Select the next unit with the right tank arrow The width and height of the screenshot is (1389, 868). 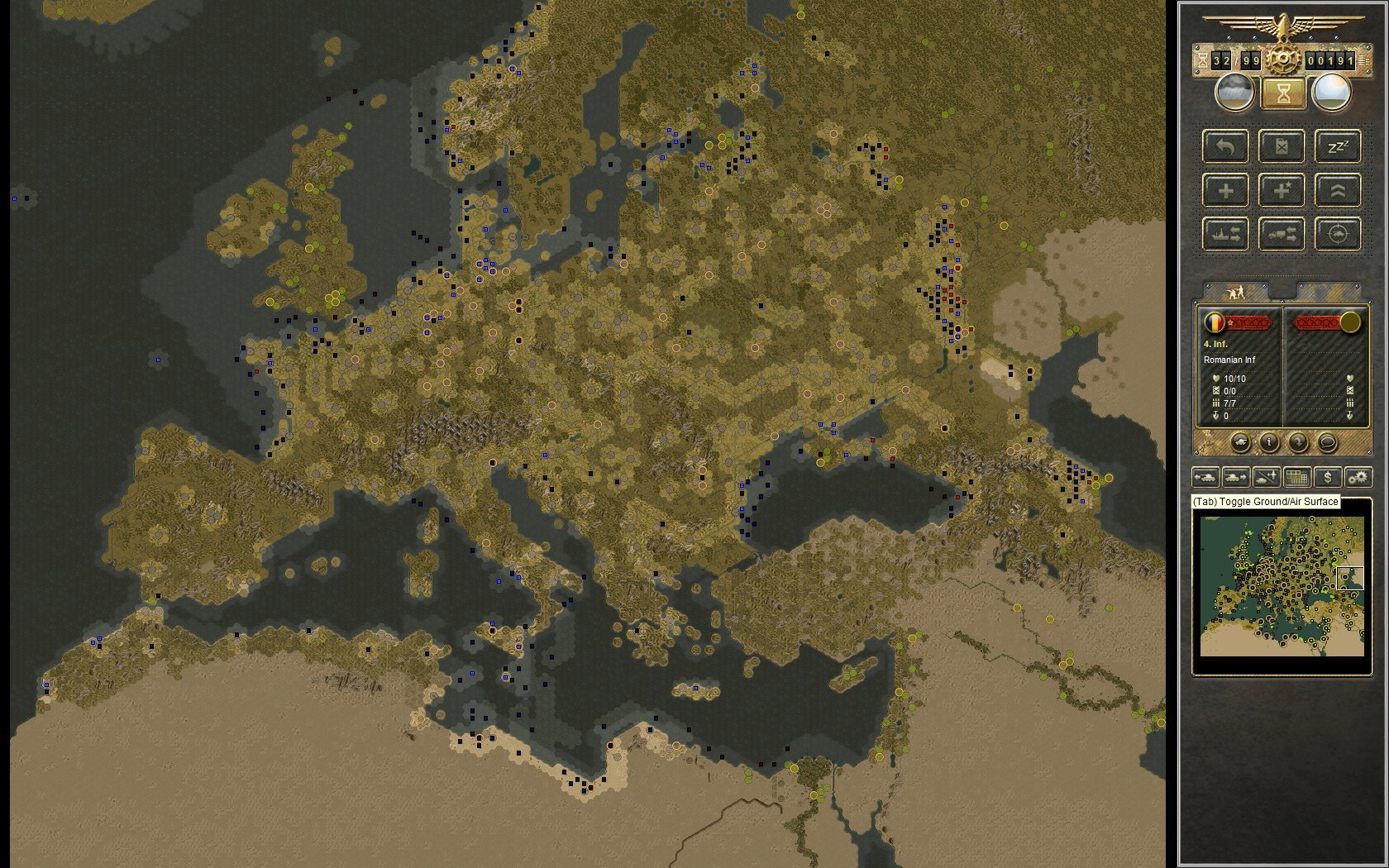1235,477
